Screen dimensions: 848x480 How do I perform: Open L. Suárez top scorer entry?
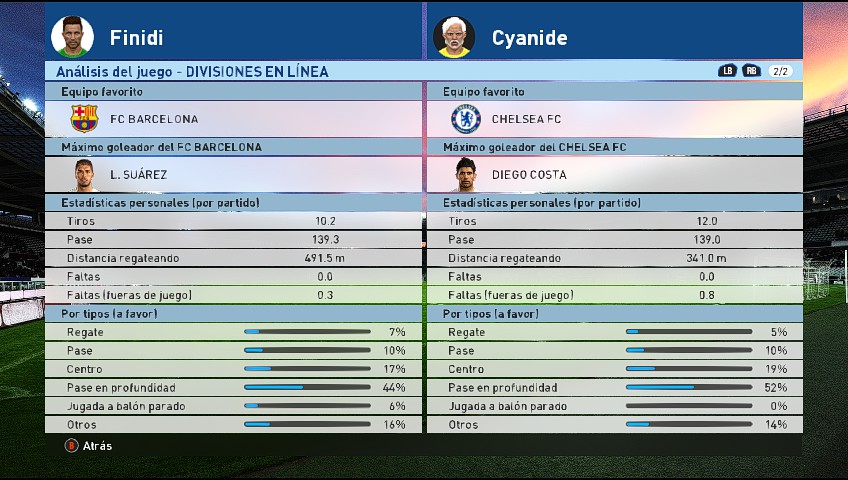pyautogui.click(x=233, y=174)
